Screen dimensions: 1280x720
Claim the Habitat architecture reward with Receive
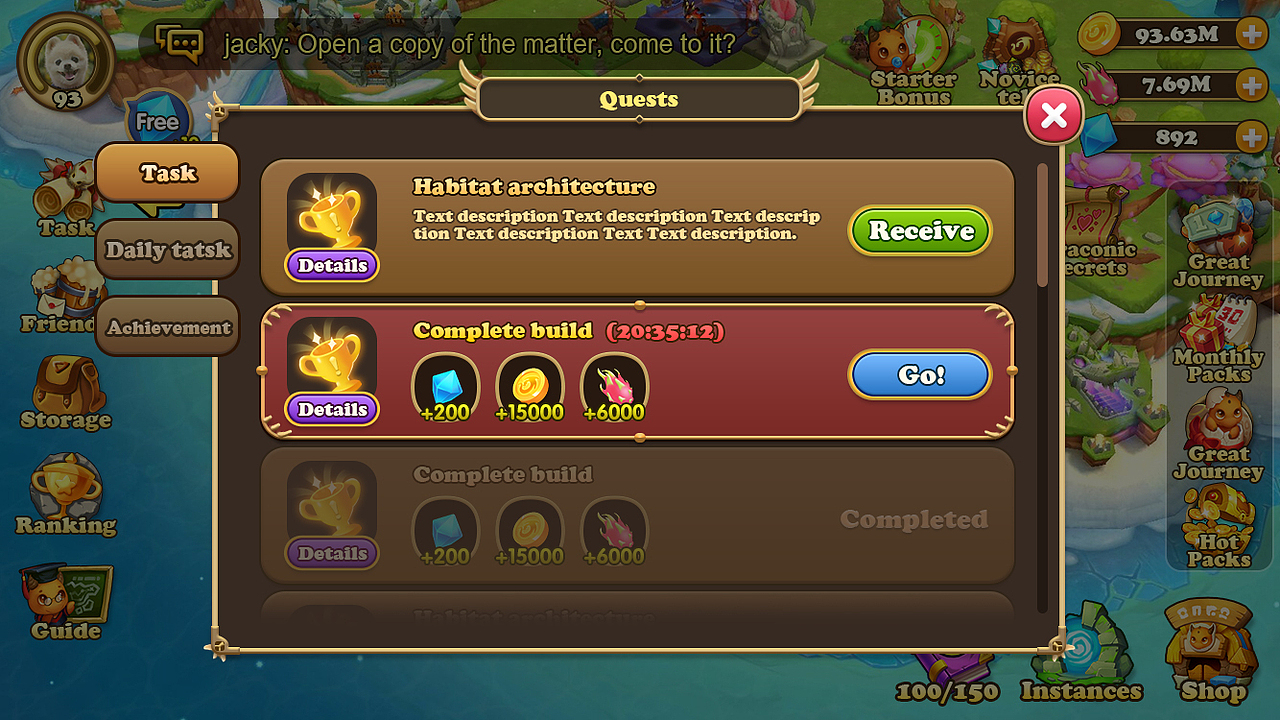[x=920, y=231]
